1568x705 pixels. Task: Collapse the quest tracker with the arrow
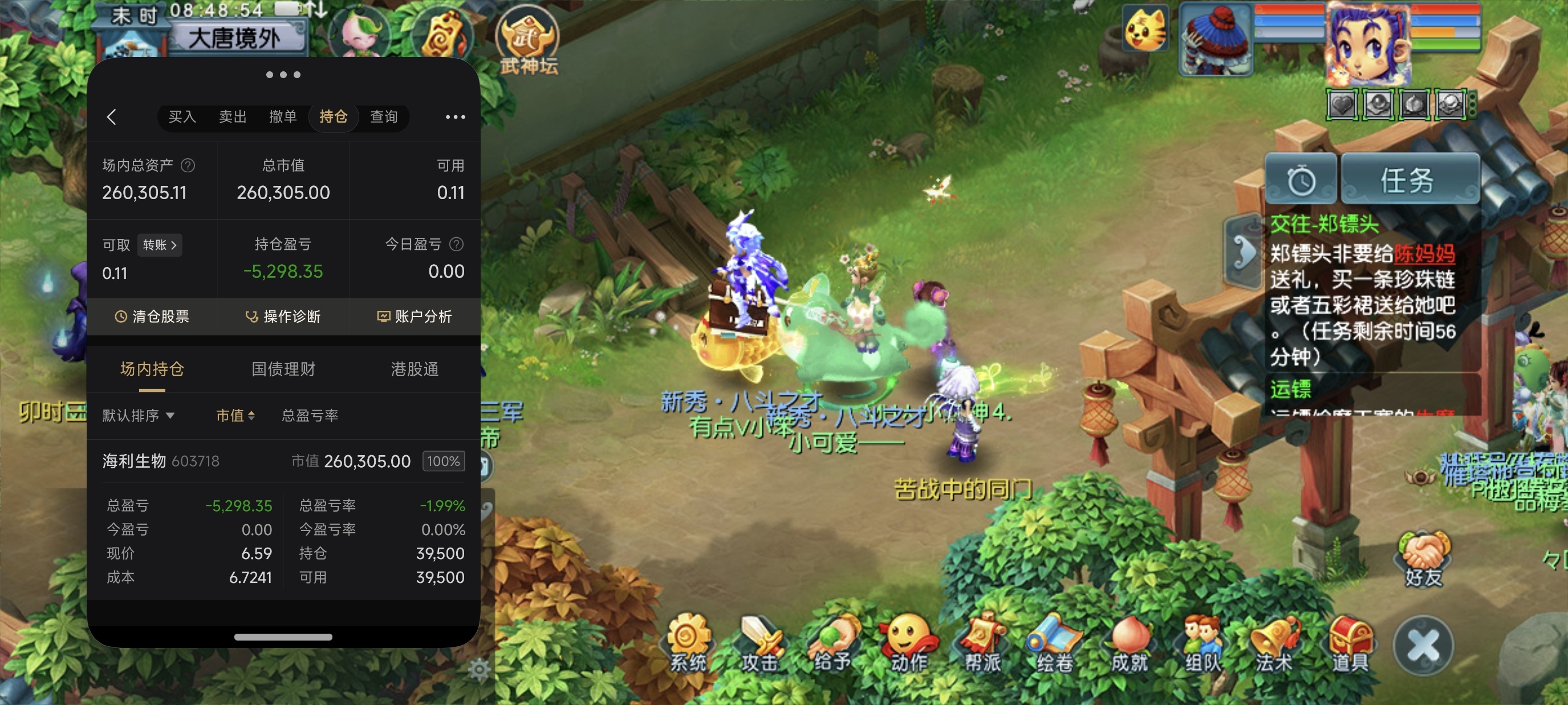point(1243,251)
